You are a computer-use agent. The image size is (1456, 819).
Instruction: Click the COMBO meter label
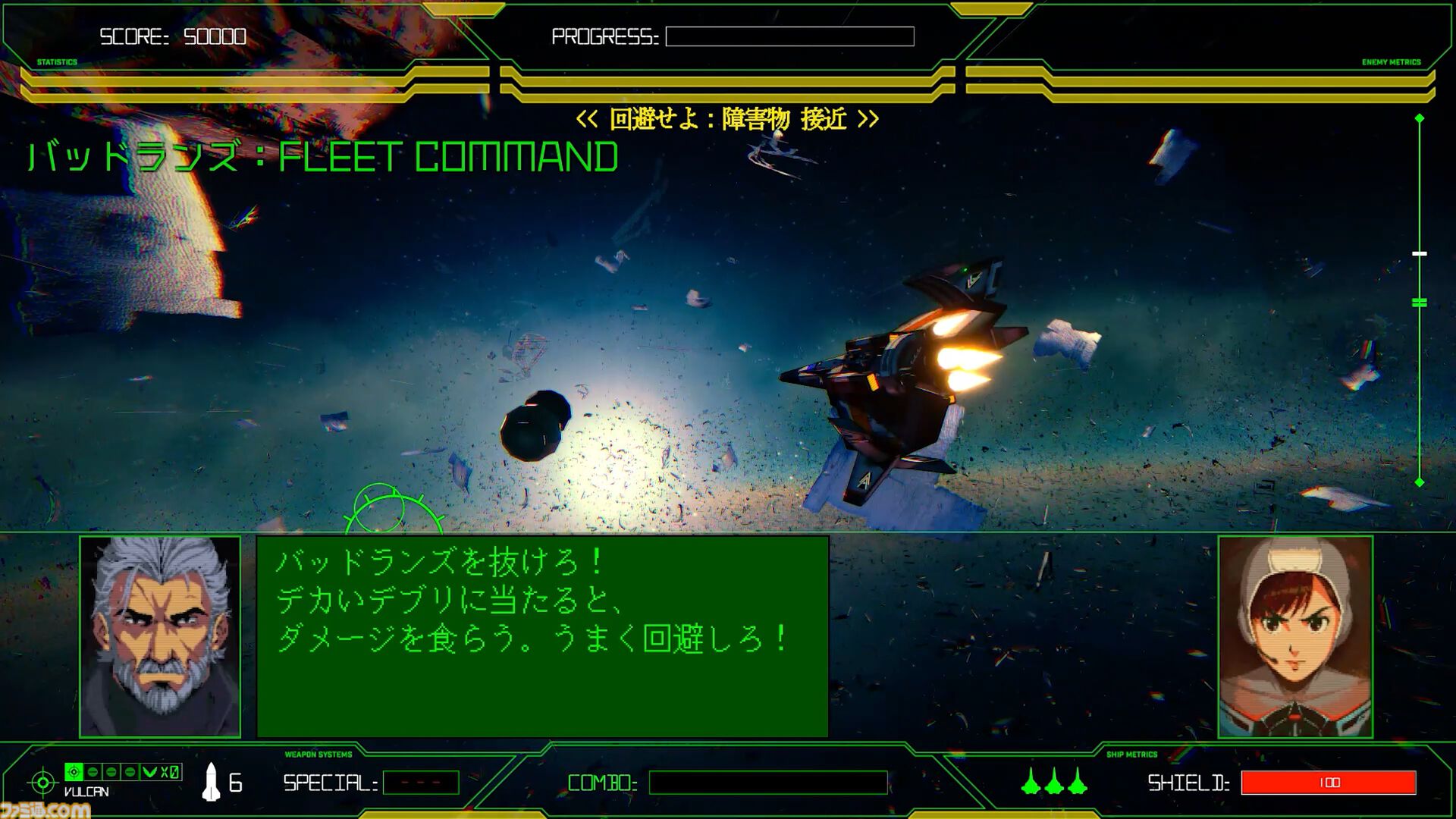[x=599, y=781]
